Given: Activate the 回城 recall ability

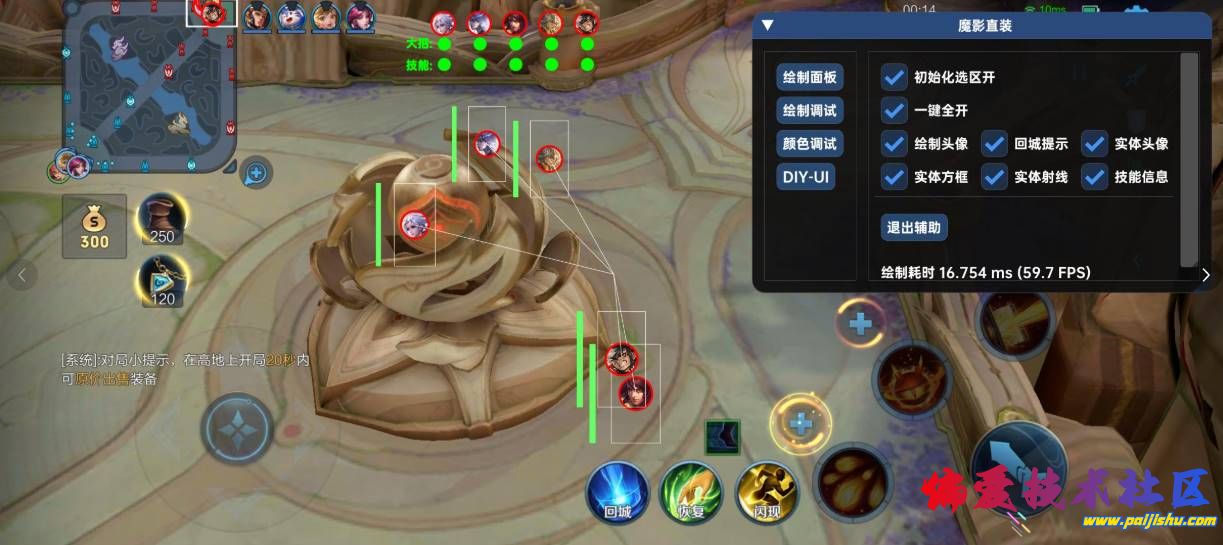Looking at the screenshot, I should 617,494.
